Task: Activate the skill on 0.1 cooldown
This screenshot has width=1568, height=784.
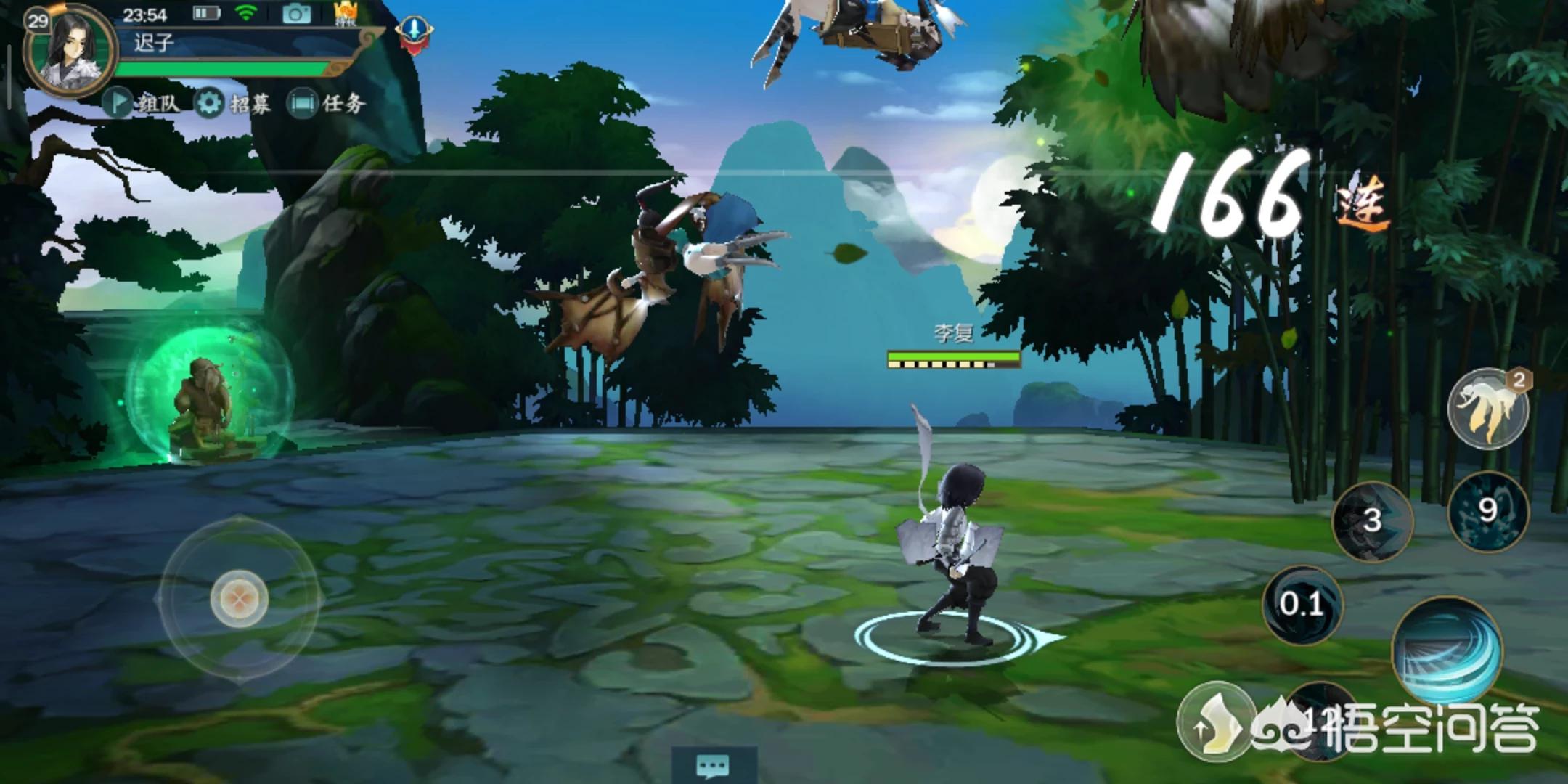Action: point(1302,604)
